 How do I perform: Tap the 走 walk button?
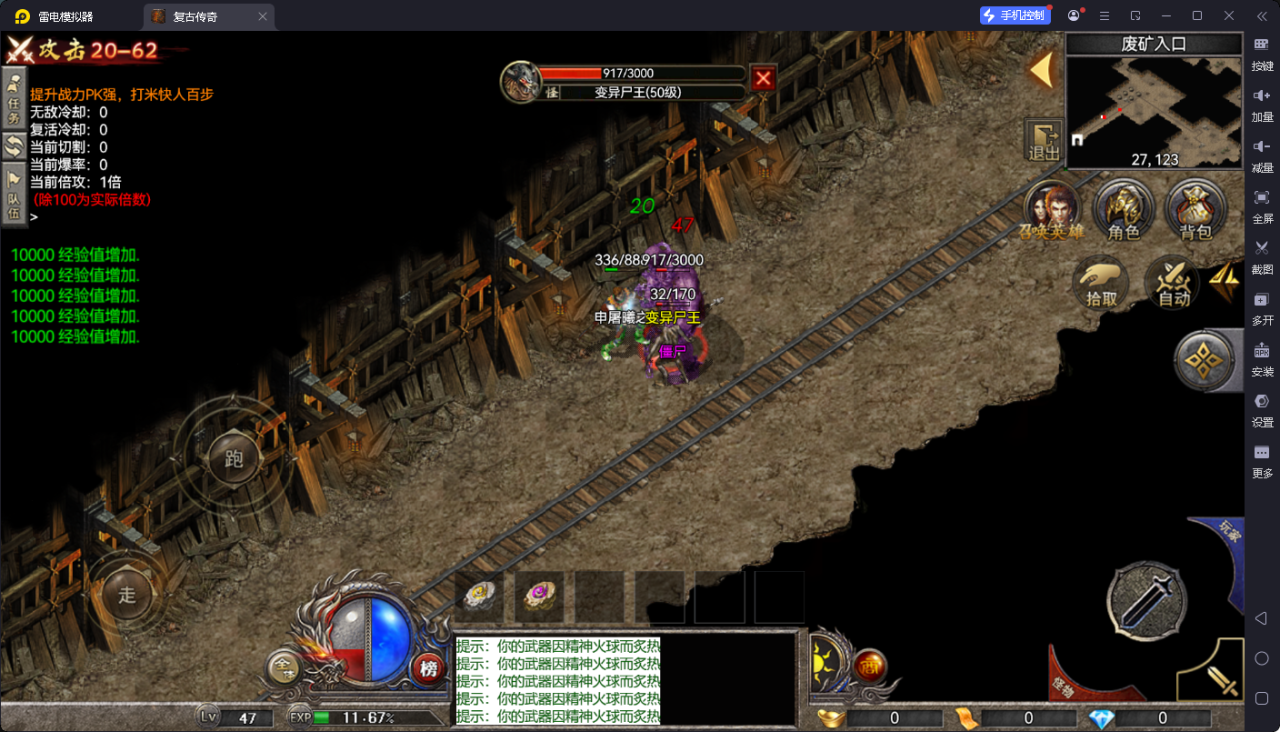click(x=127, y=595)
